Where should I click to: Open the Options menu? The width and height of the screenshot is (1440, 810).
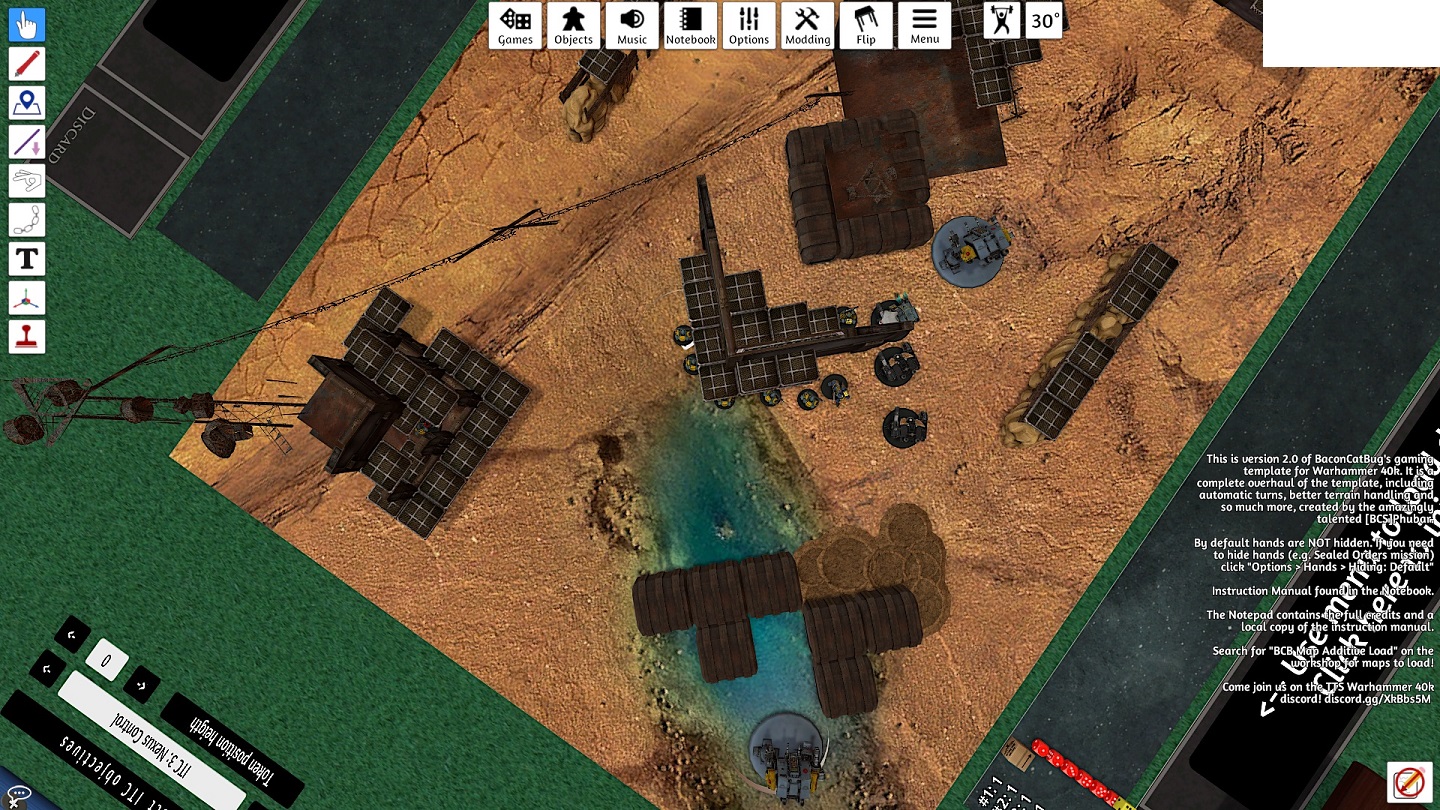pyautogui.click(x=749, y=25)
